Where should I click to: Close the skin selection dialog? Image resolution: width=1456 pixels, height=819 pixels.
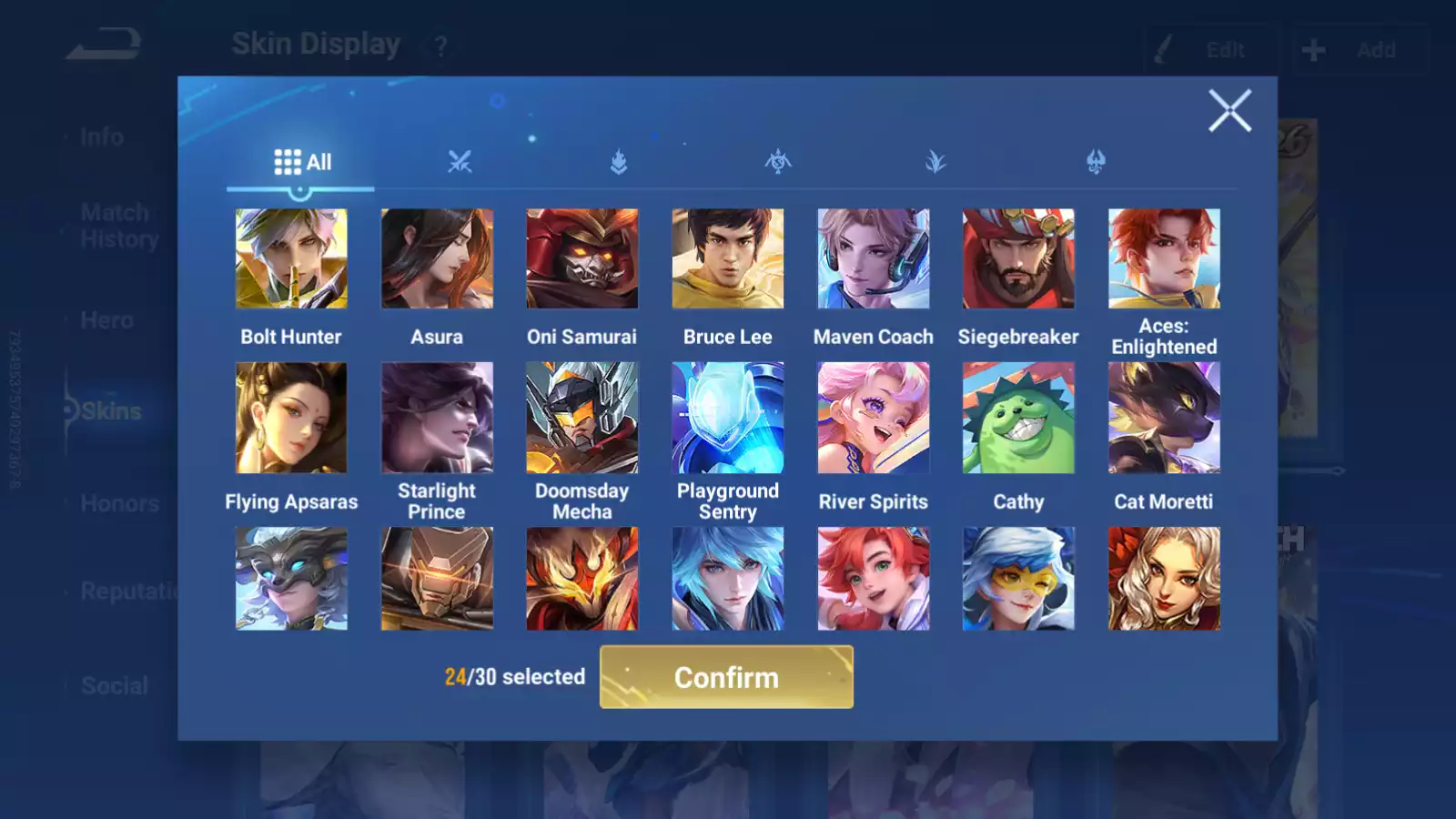coord(1229,111)
